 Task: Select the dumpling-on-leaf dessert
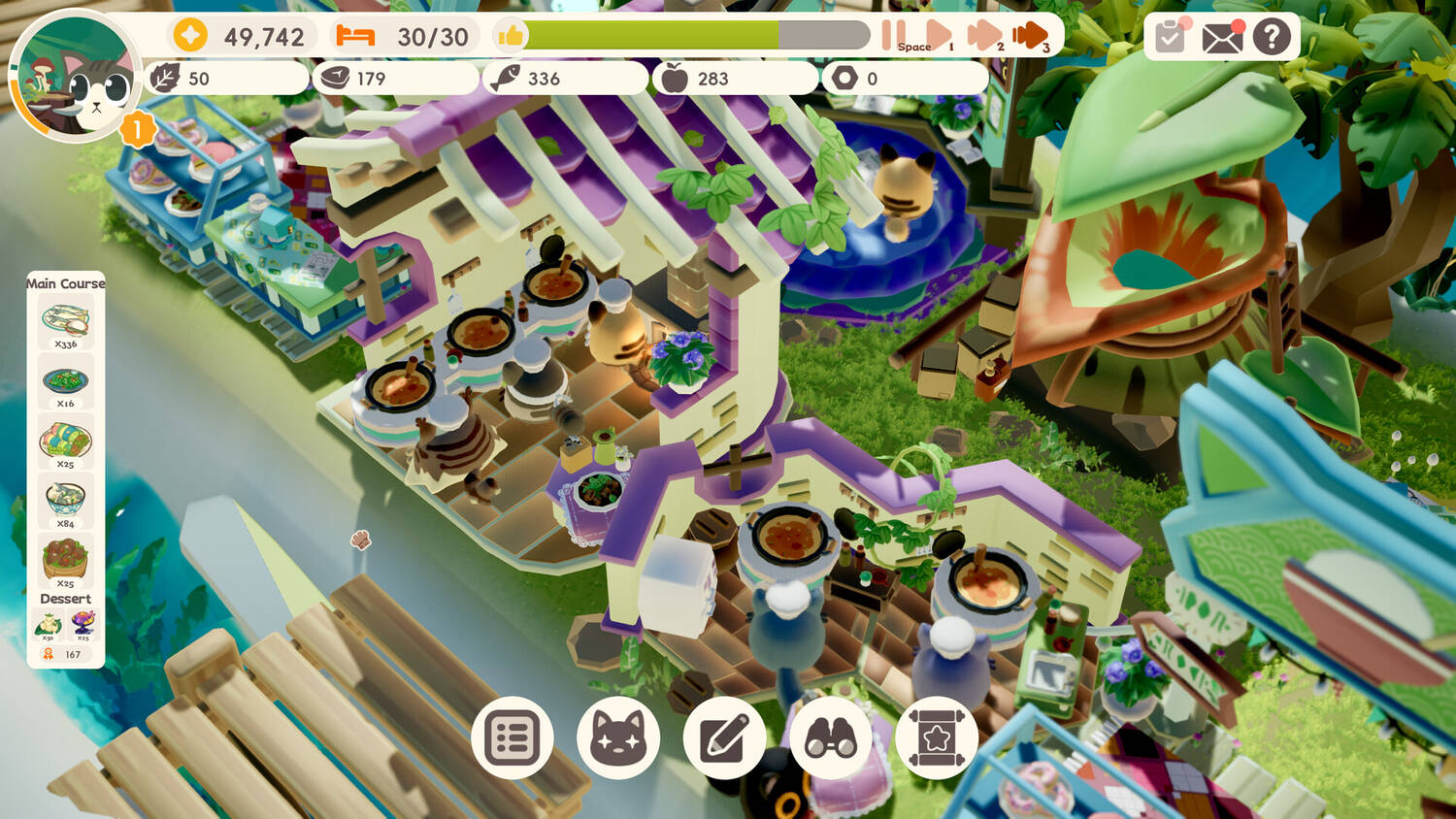(48, 625)
